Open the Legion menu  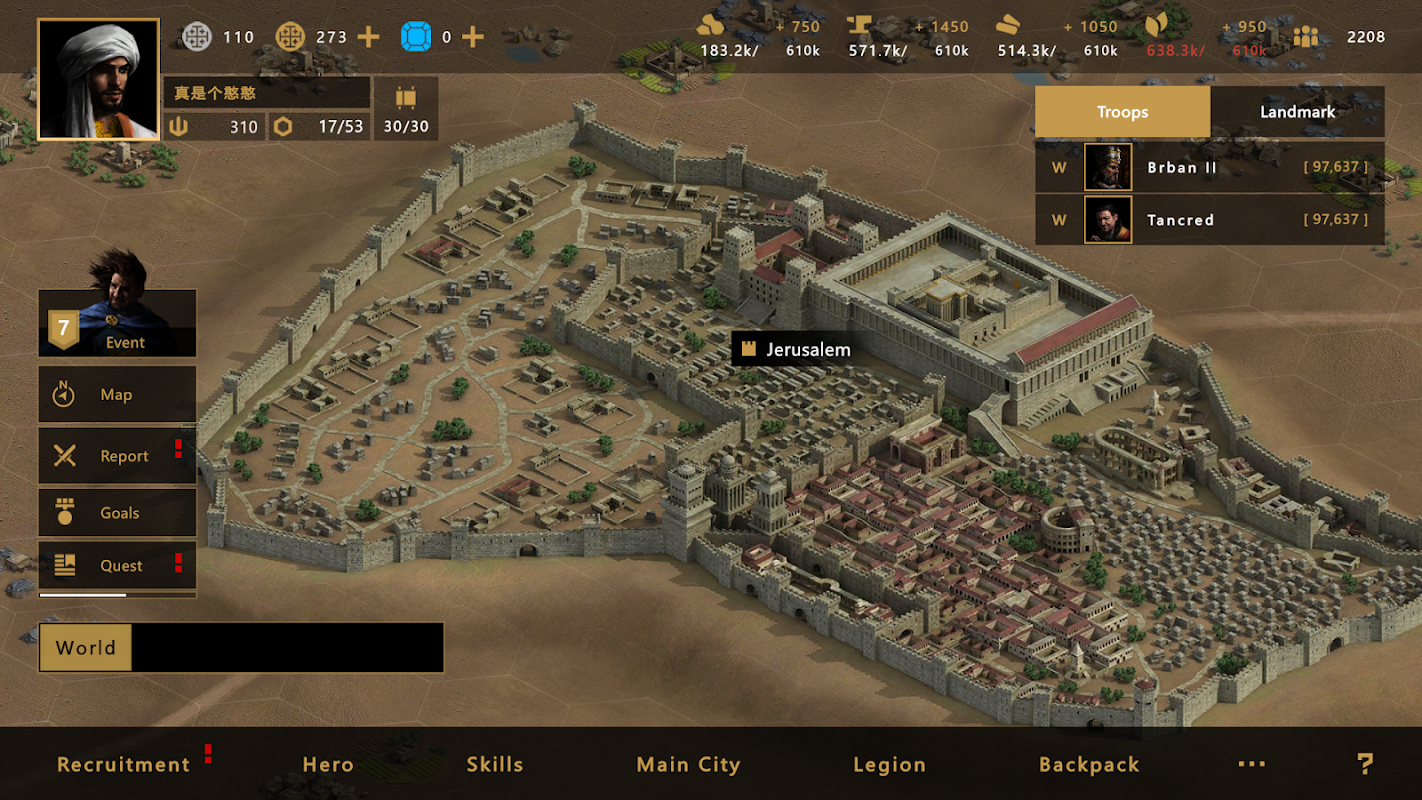click(x=889, y=765)
